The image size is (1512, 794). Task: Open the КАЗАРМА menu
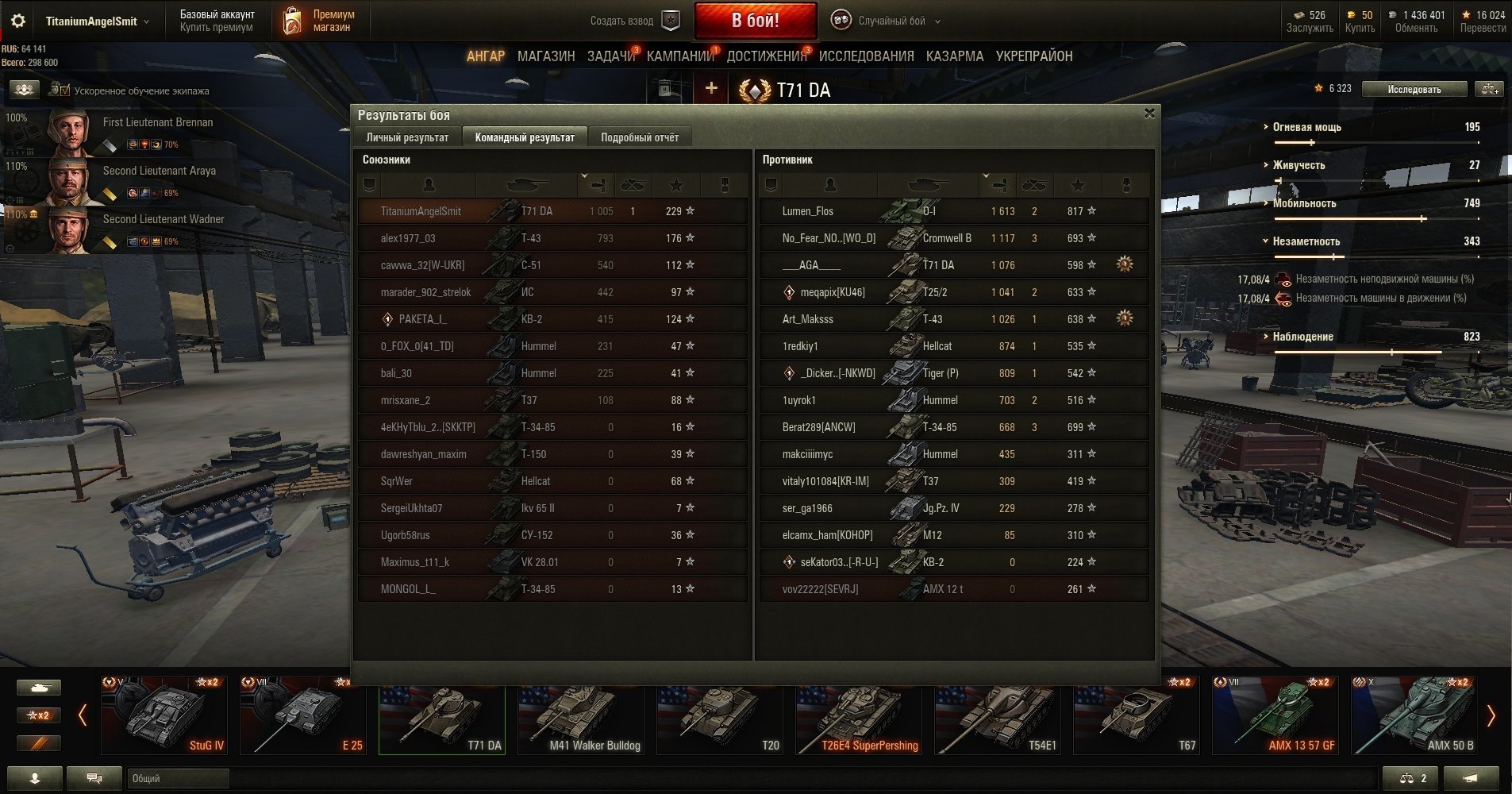pyautogui.click(x=954, y=56)
